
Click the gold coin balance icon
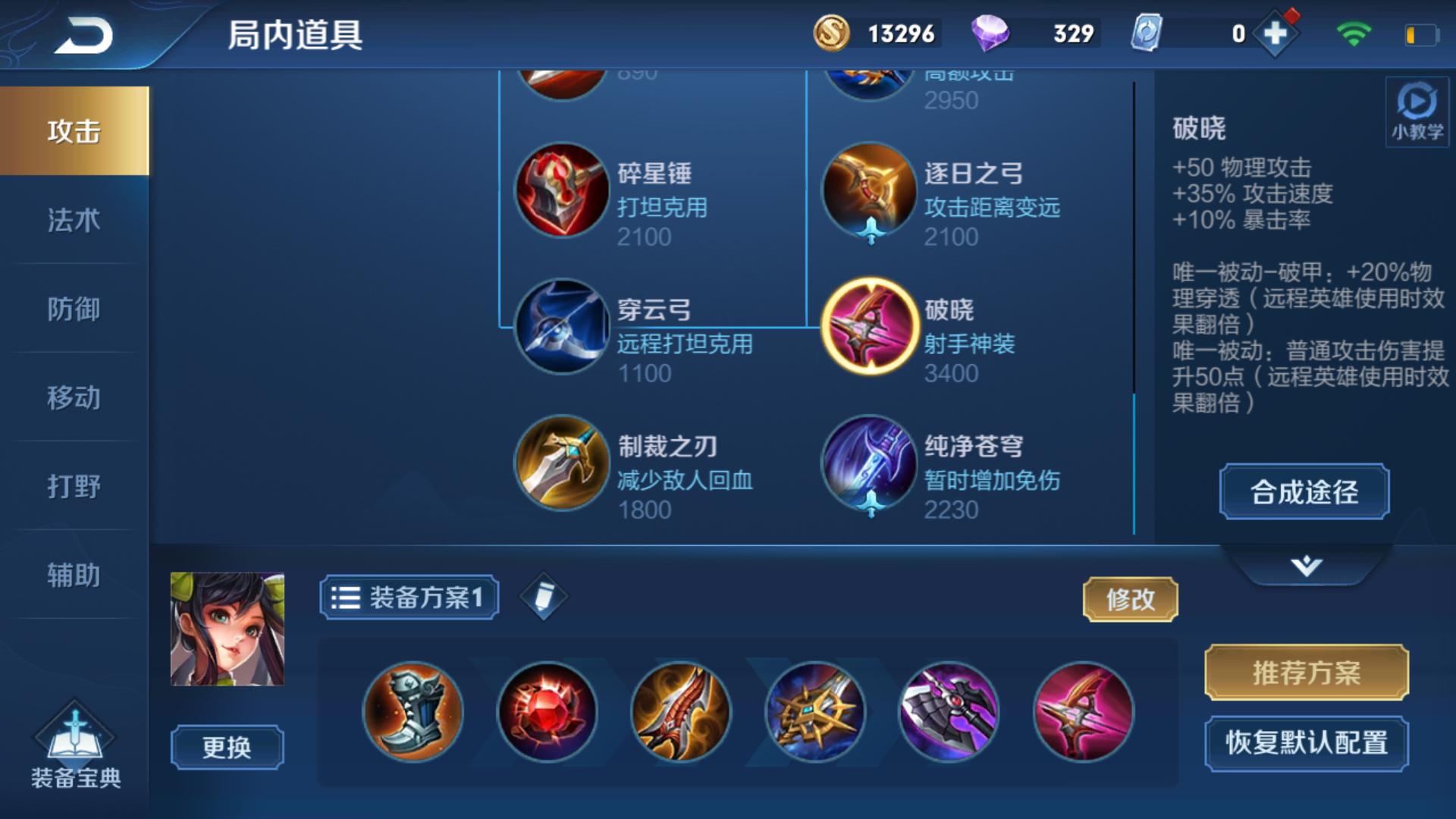pos(831,33)
